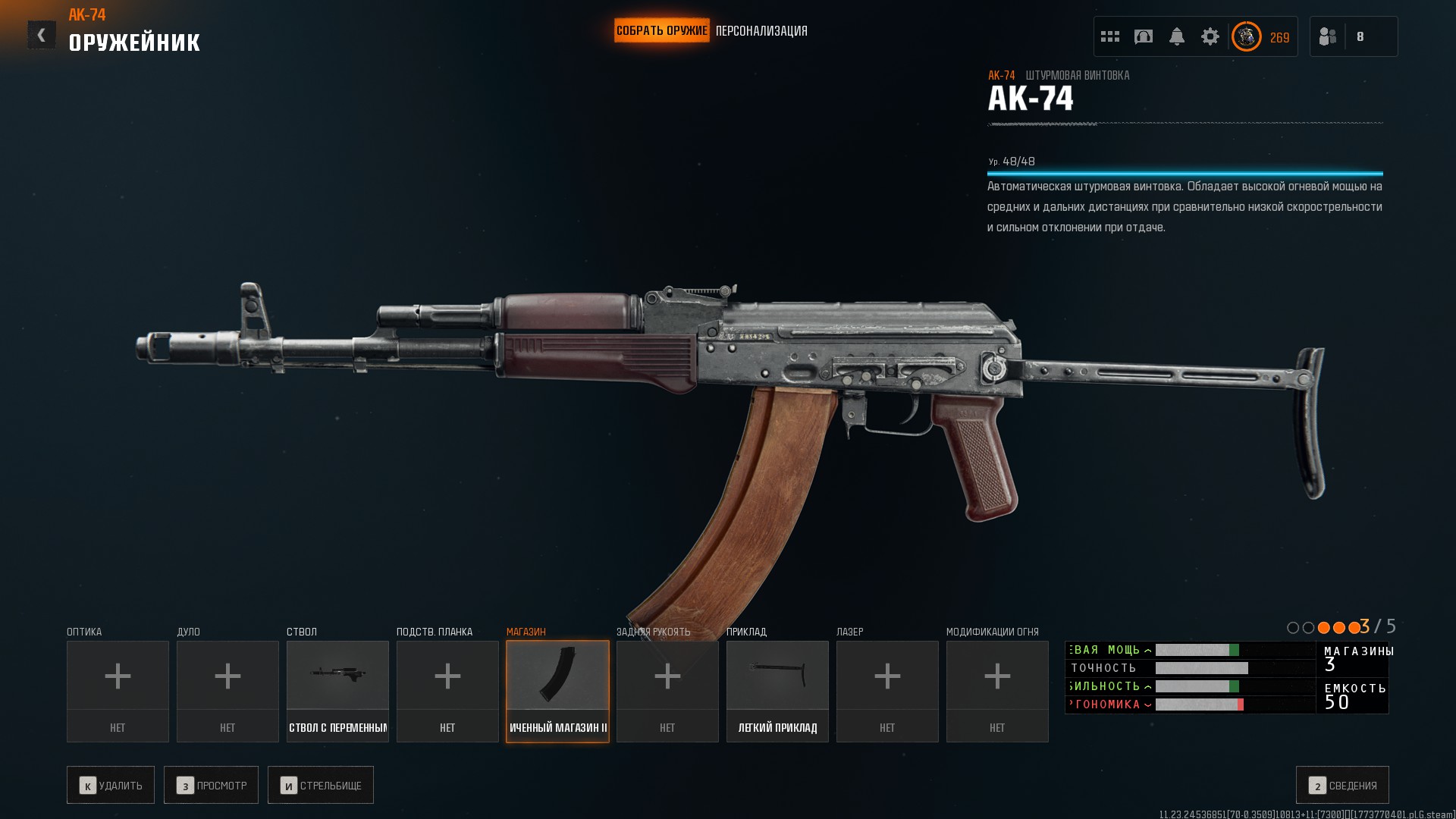Select the Ствол barrel attachment slot
This screenshot has width=1456, height=819.
(x=337, y=691)
